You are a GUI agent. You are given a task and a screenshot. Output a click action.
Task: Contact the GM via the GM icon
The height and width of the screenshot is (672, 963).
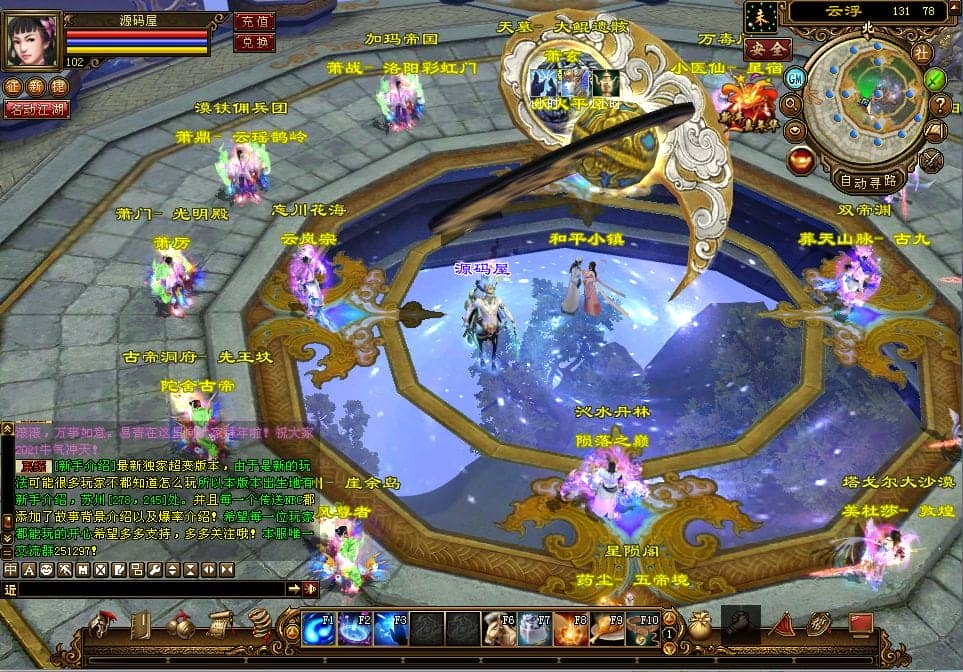click(796, 78)
